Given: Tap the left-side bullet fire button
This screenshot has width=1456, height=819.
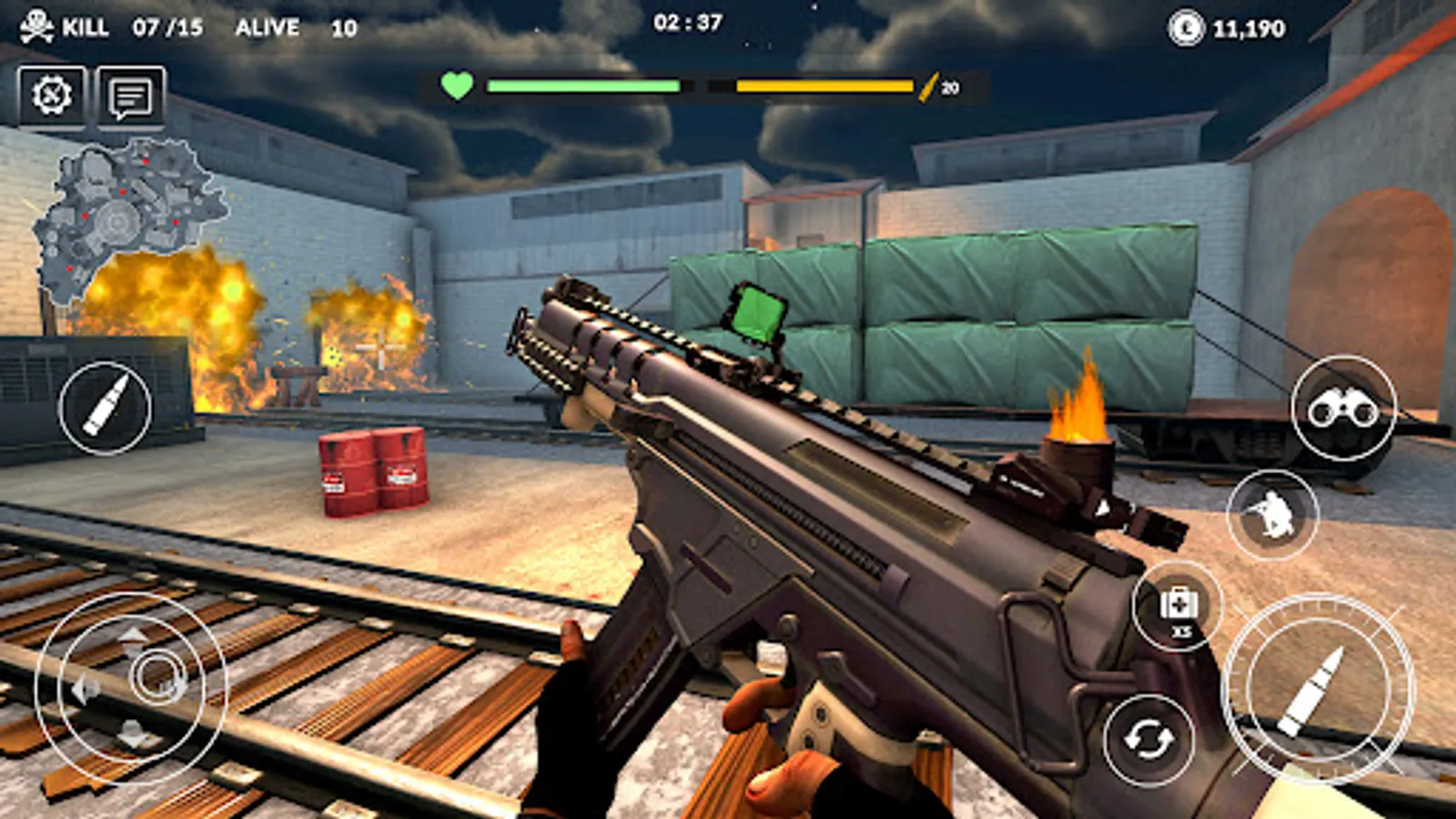Looking at the screenshot, I should (x=103, y=407).
